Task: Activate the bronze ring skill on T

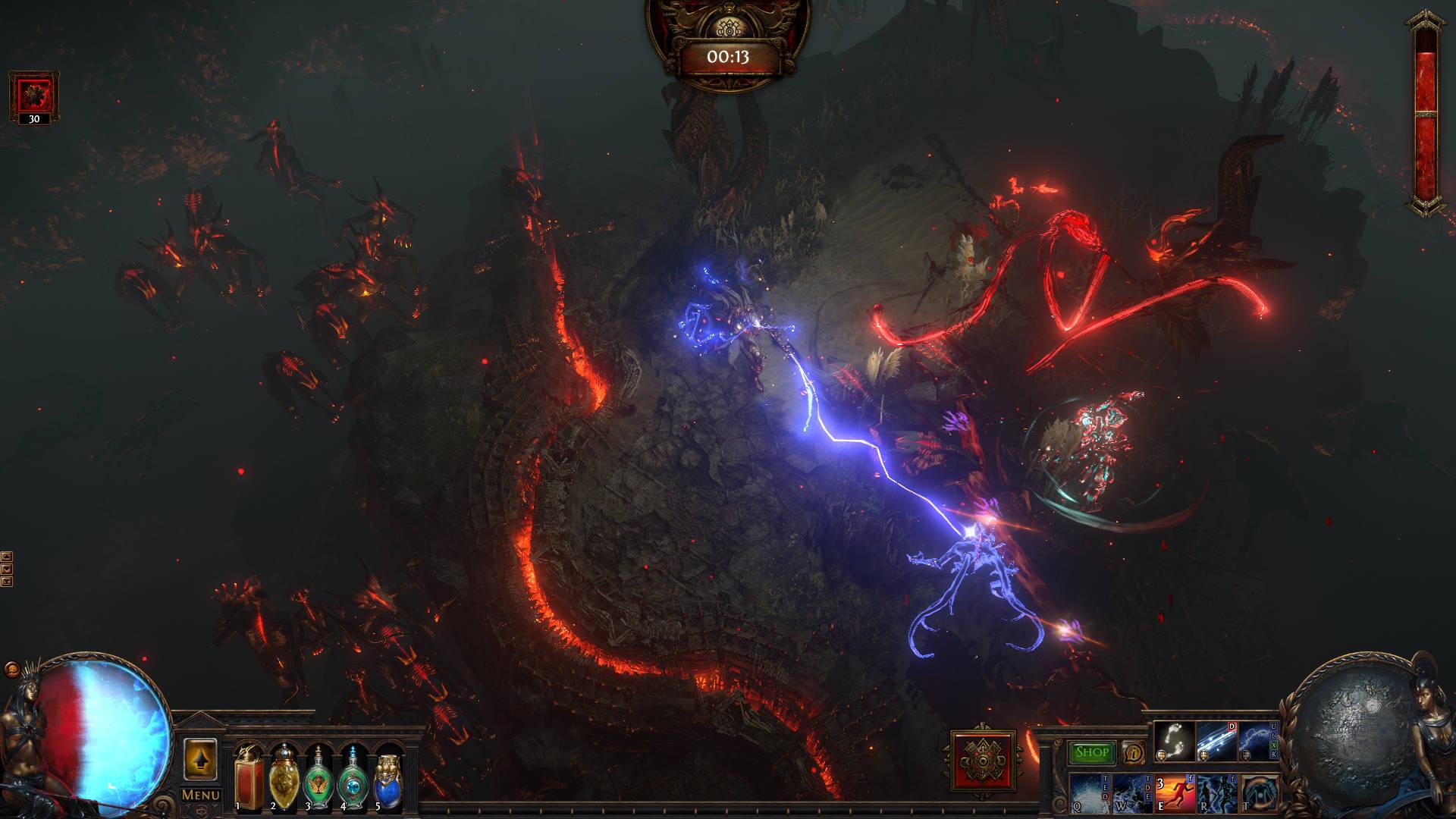Action: pyautogui.click(x=1259, y=792)
